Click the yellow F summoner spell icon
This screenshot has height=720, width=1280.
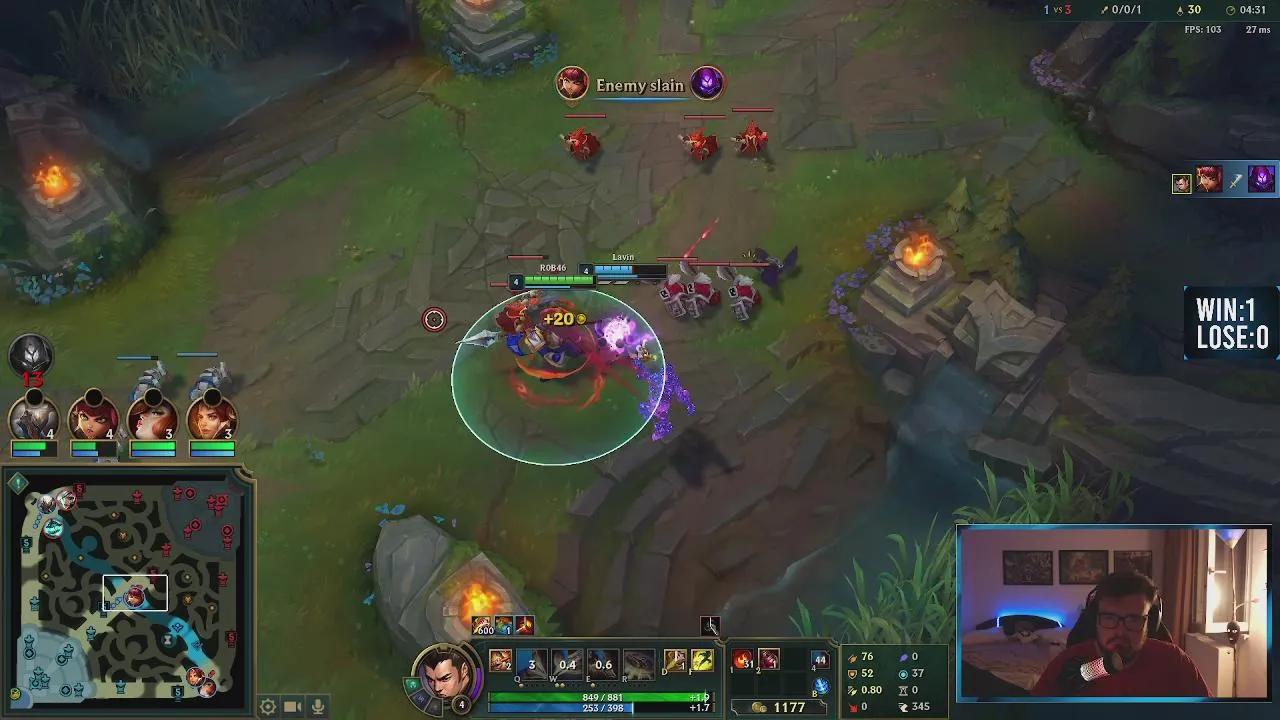coord(701,659)
